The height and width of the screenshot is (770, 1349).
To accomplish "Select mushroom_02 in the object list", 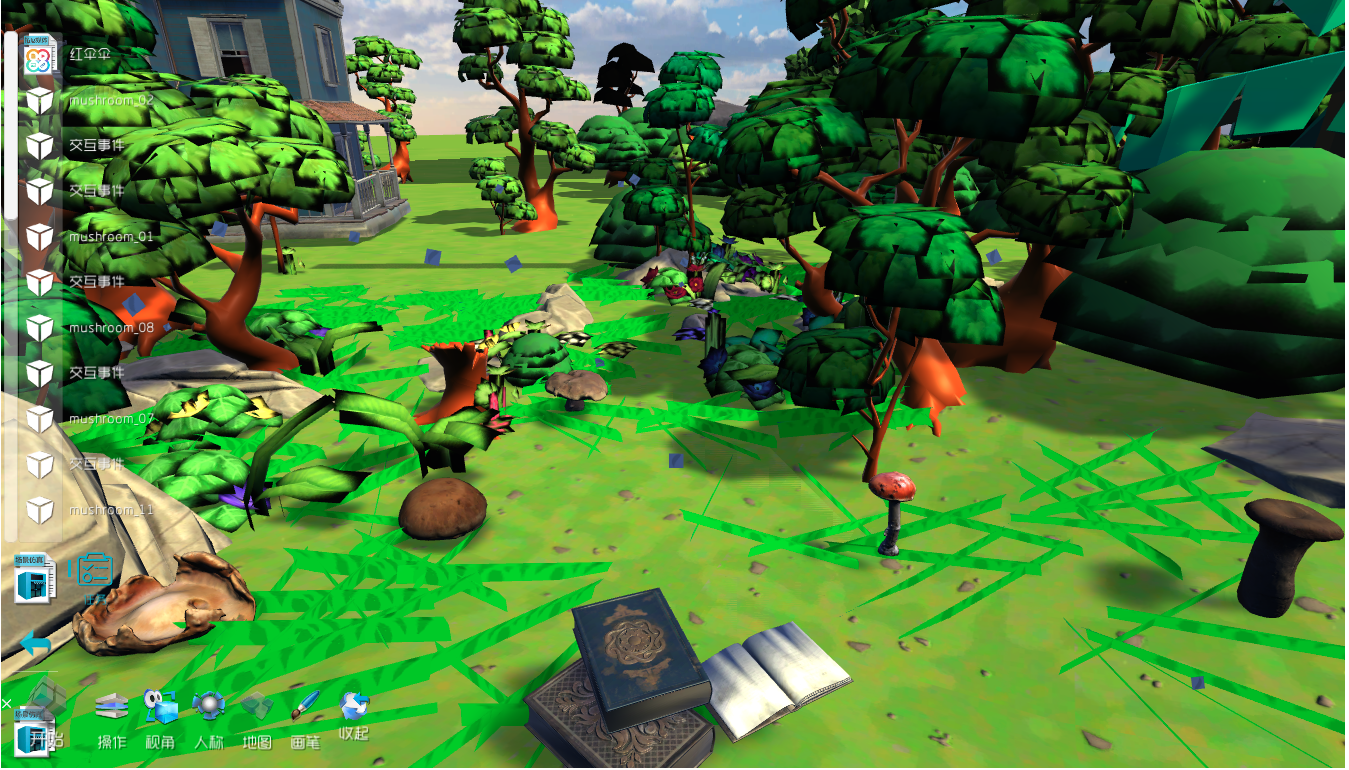I will [x=110, y=101].
